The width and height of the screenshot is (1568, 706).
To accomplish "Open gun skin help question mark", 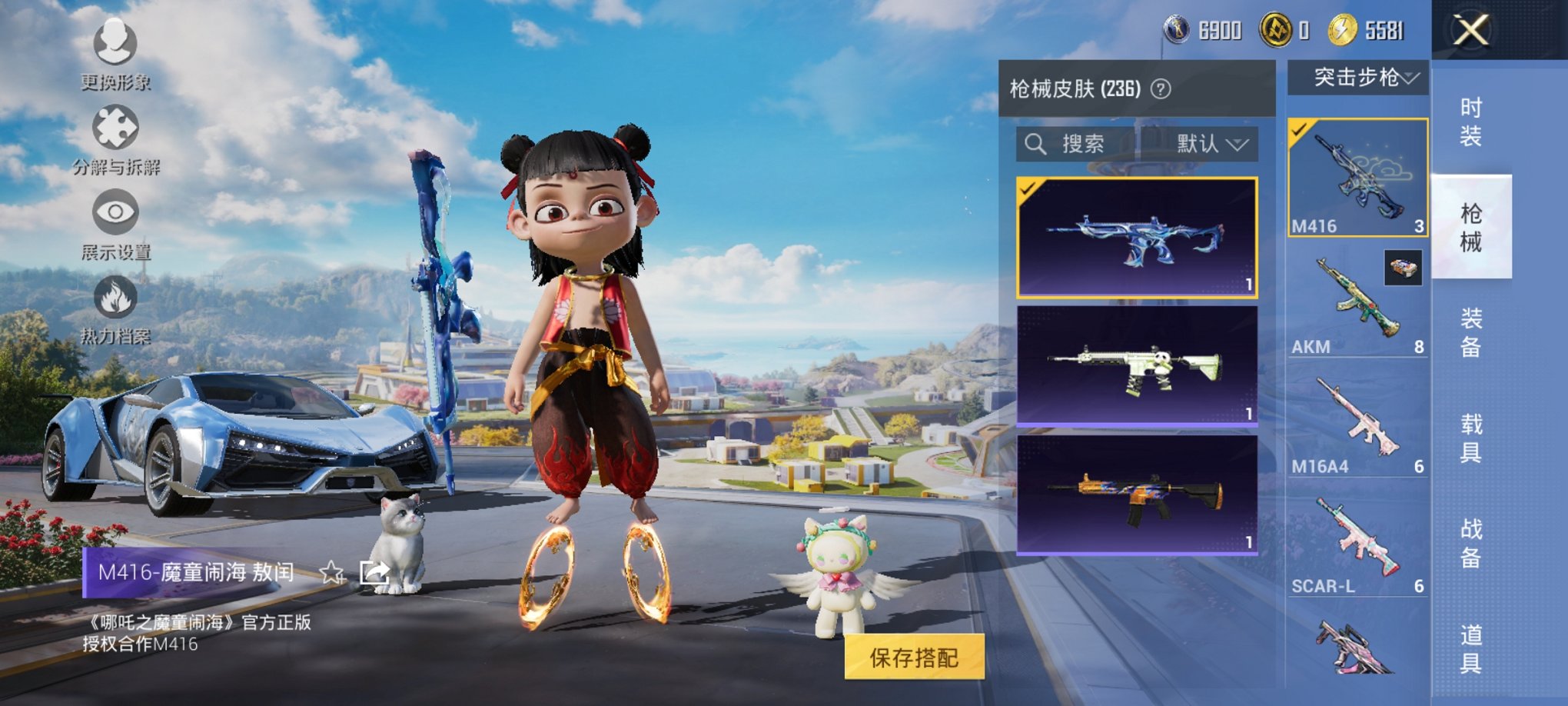I will point(1161,89).
